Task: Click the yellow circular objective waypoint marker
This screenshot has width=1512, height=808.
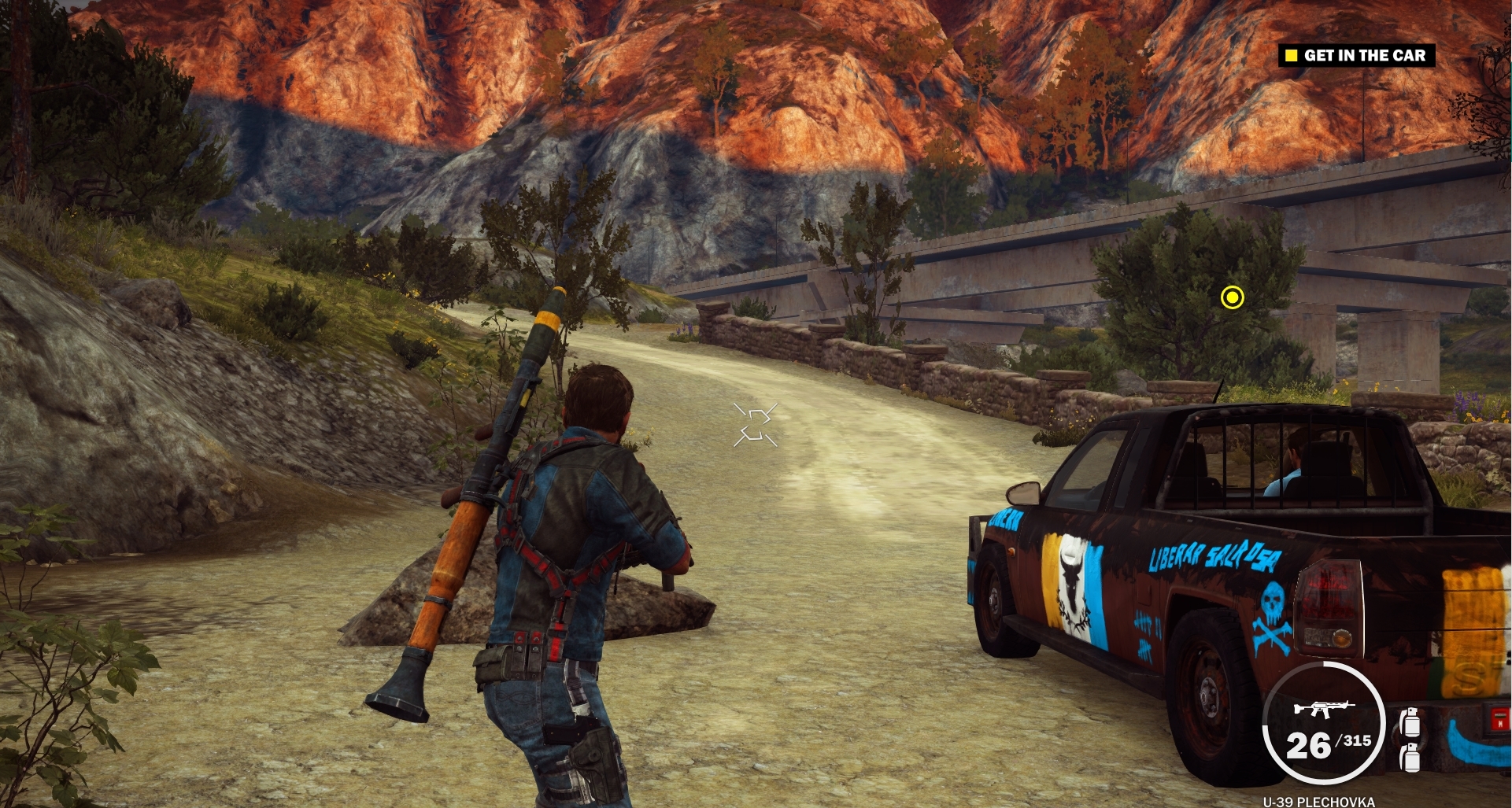Action: (x=1232, y=297)
